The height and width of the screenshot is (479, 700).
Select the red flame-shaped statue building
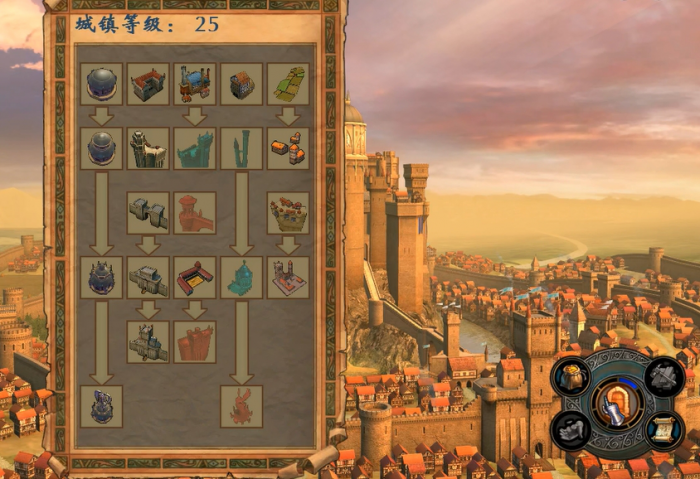[241, 406]
